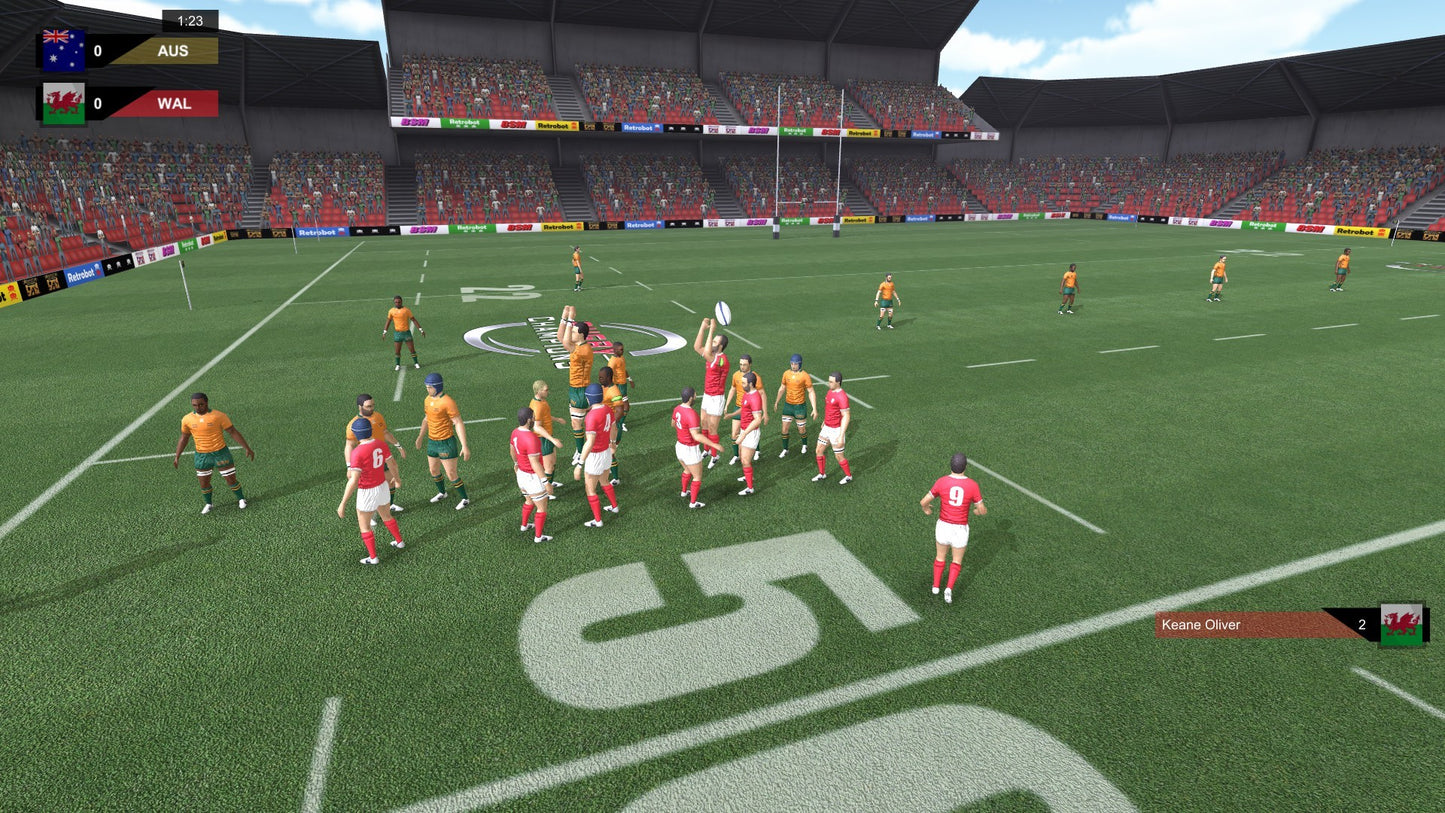The image size is (1445, 813).
Task: Select the AUS team label
Action: [172, 50]
